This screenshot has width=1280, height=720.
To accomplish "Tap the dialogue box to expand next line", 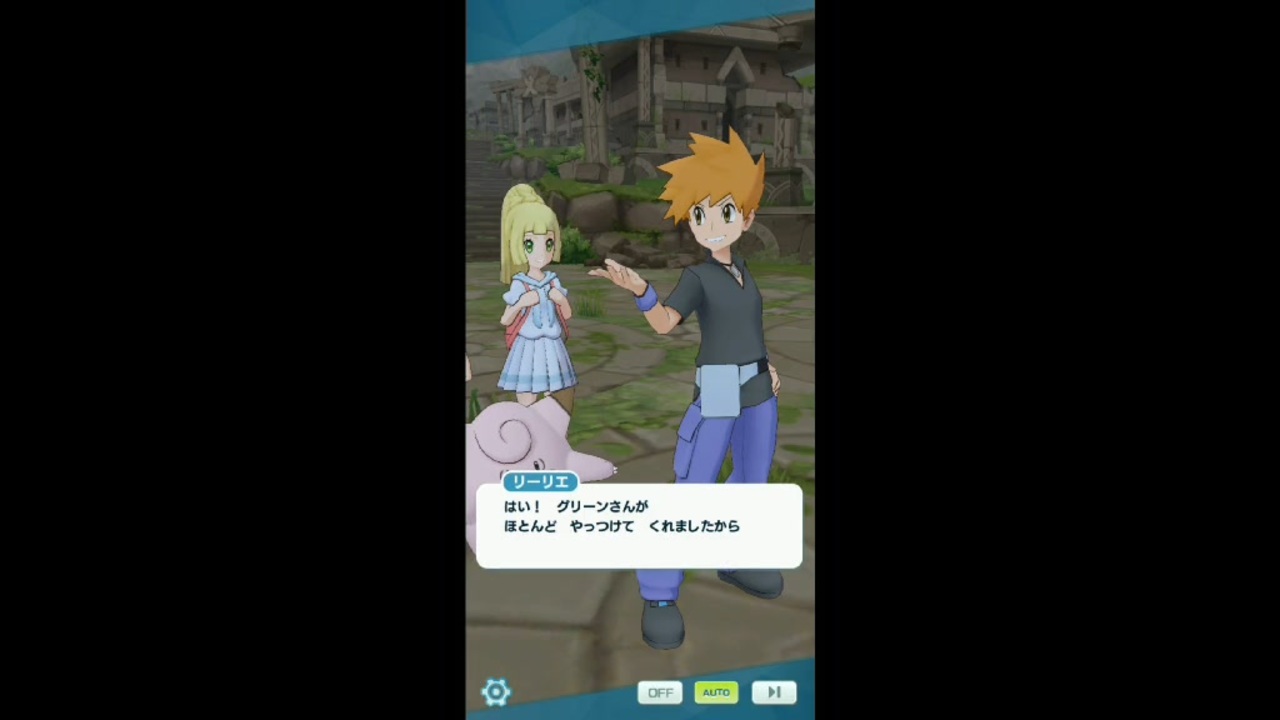I will click(640, 526).
